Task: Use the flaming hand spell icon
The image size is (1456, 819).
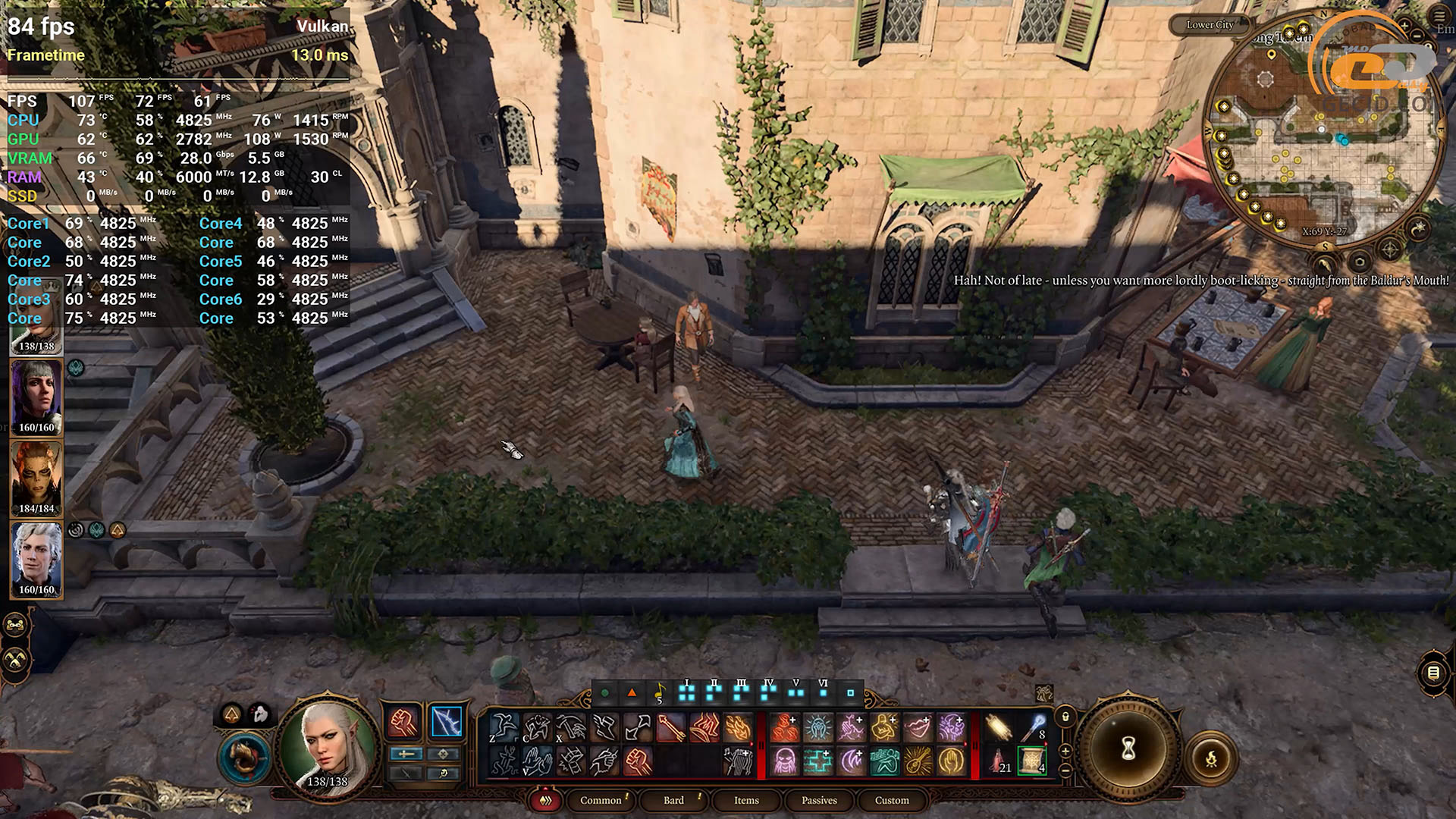Action: [x=737, y=728]
